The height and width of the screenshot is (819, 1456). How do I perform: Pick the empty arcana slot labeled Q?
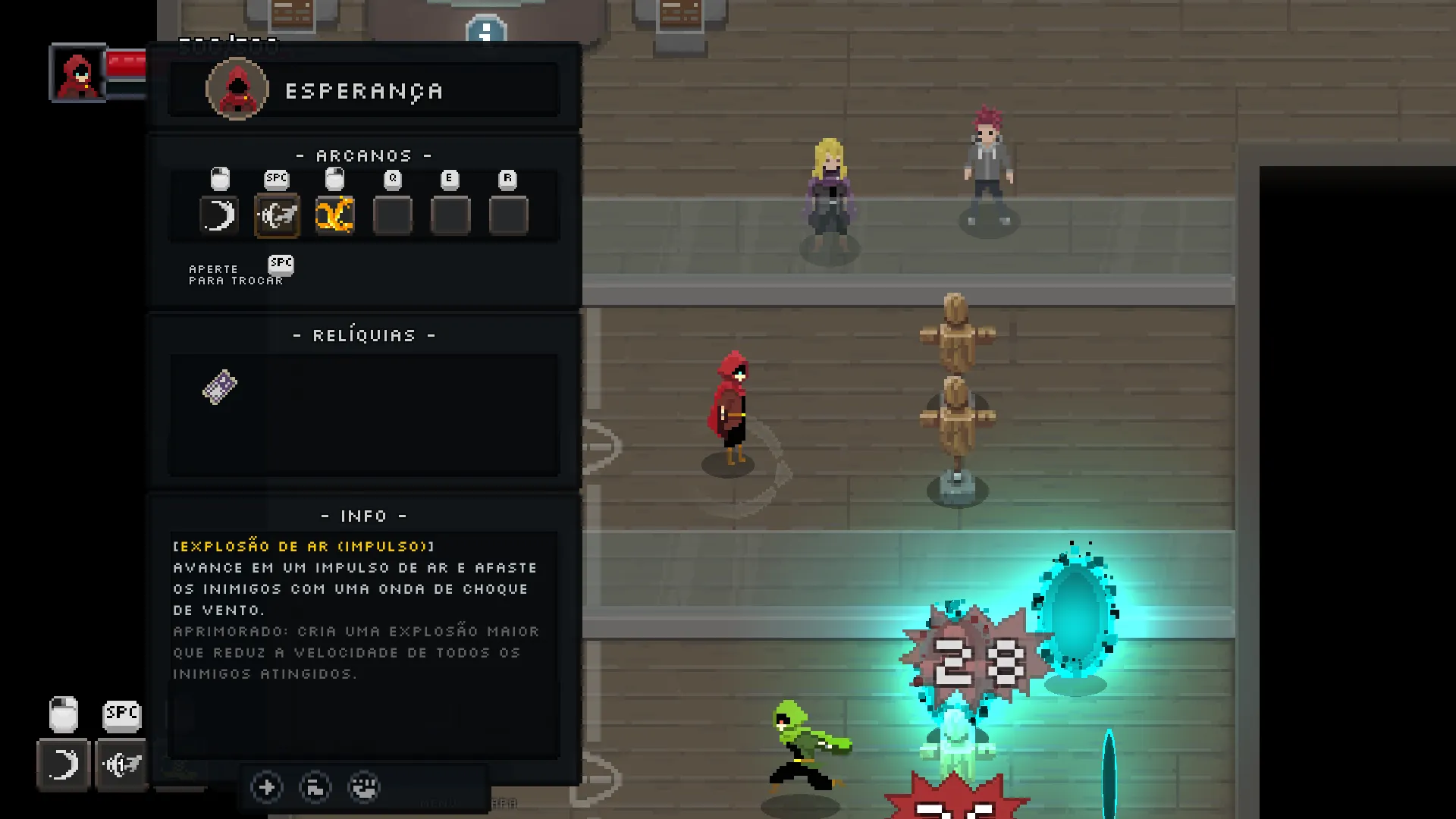coord(393,216)
